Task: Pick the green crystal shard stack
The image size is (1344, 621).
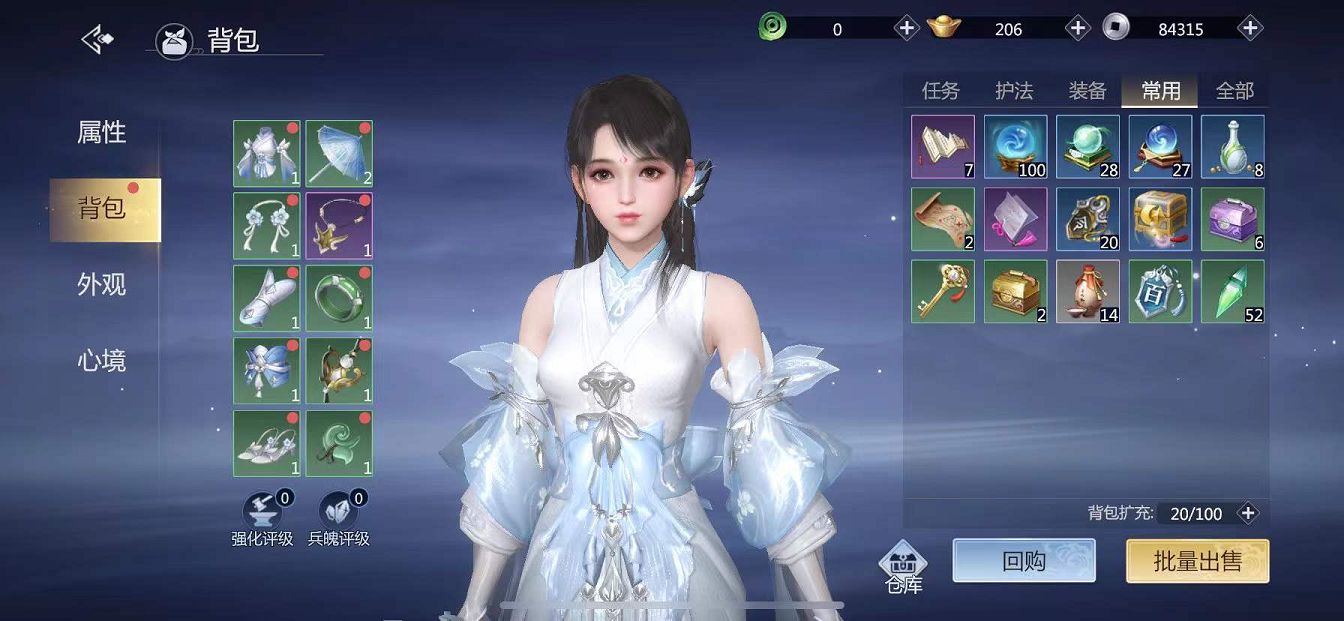Action: [1232, 291]
